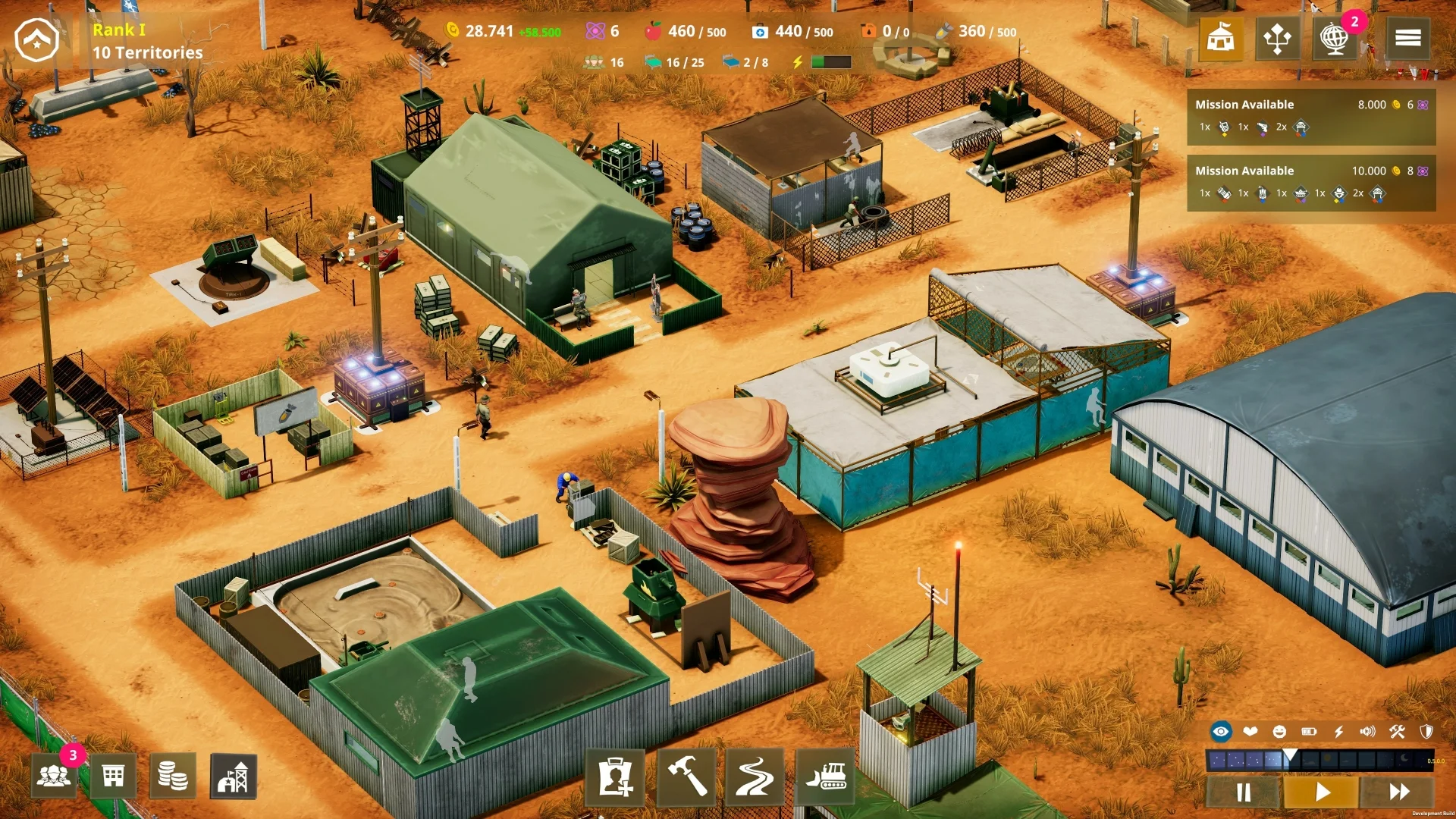The height and width of the screenshot is (819, 1456).
Task: Select the 10.000 reward mission
Action: [1310, 182]
